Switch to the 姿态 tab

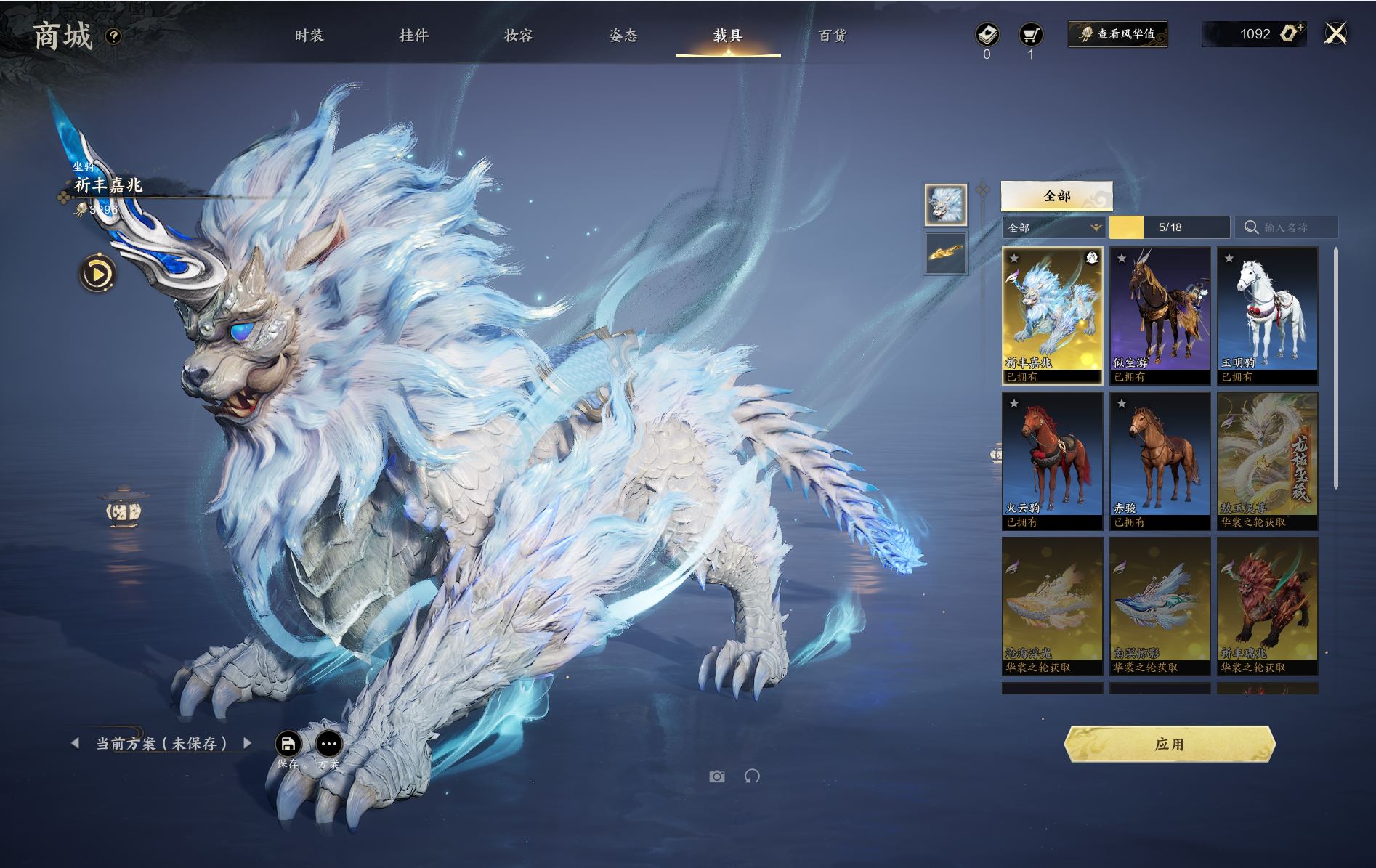623,36
